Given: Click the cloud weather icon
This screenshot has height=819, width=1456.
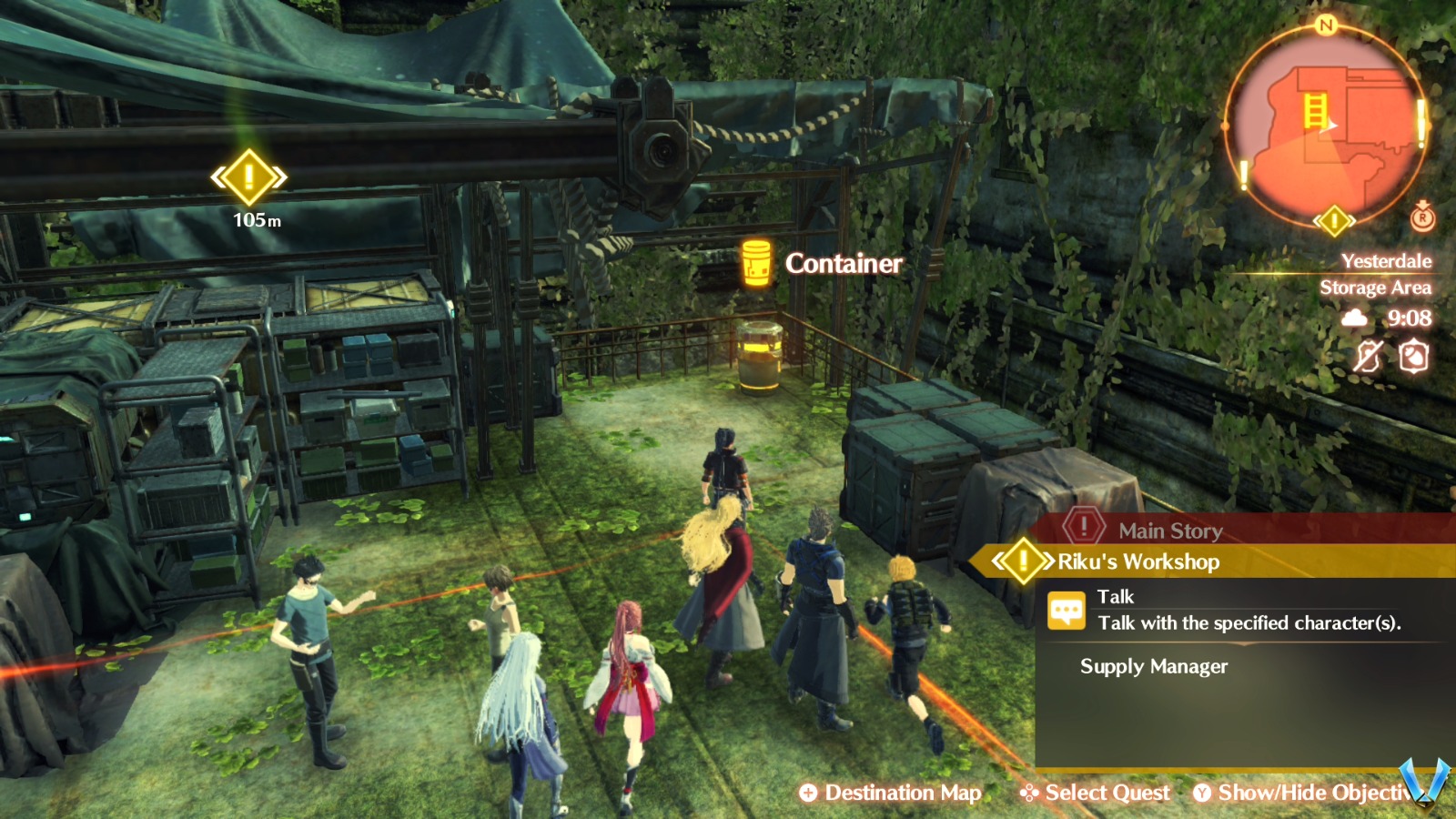Looking at the screenshot, I should pyautogui.click(x=1353, y=318).
